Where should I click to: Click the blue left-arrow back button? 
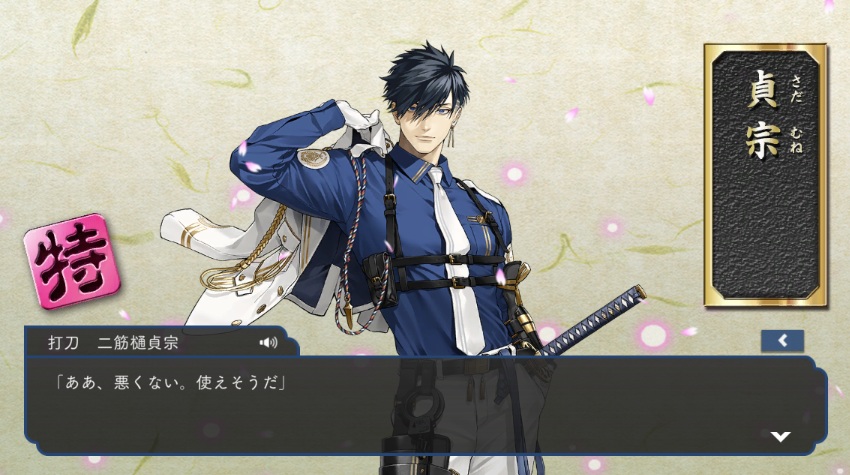tap(782, 341)
